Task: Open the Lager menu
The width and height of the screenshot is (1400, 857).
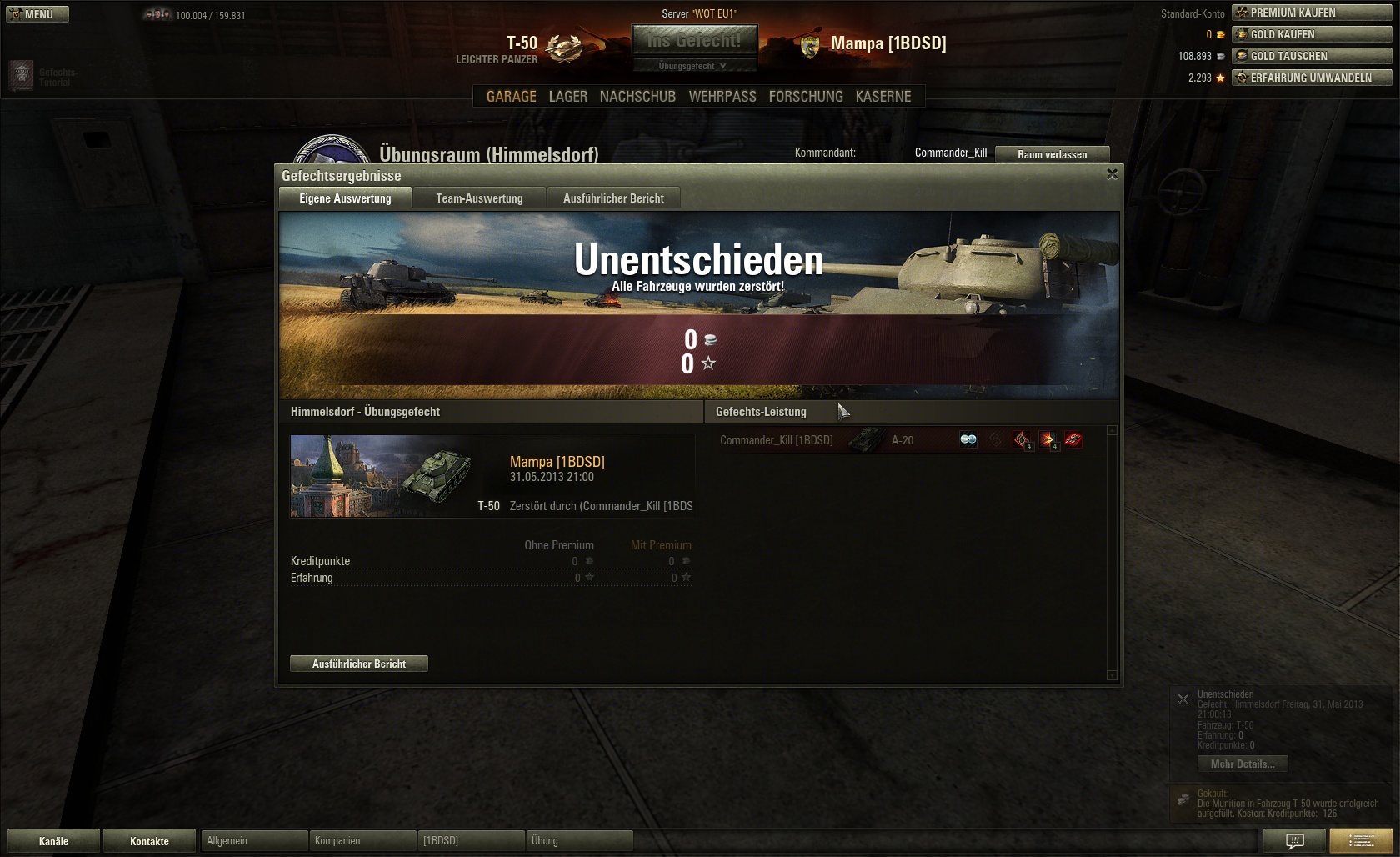Action: pyautogui.click(x=567, y=97)
